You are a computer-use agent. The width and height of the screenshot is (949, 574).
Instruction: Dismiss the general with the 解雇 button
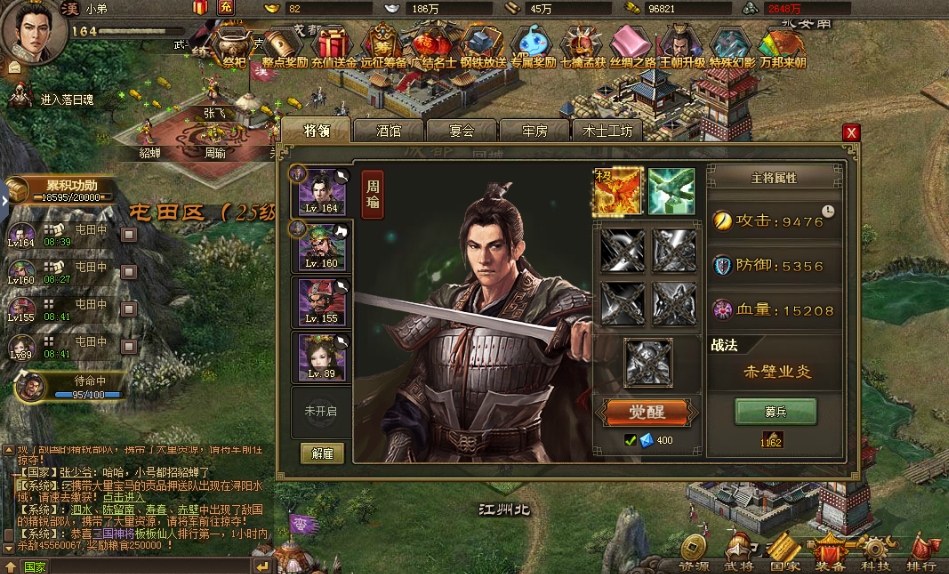(x=322, y=453)
